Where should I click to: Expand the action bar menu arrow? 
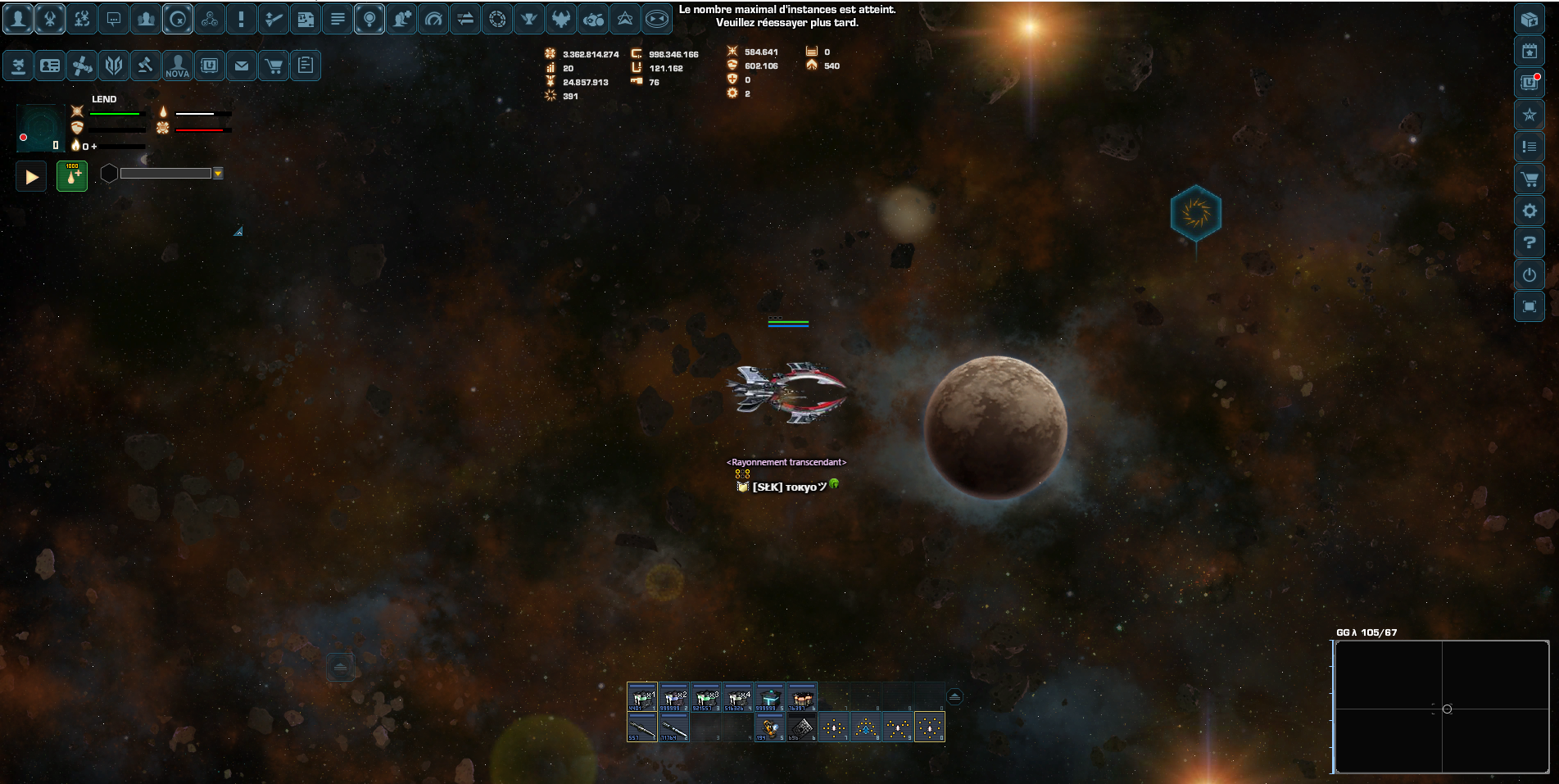point(954,697)
